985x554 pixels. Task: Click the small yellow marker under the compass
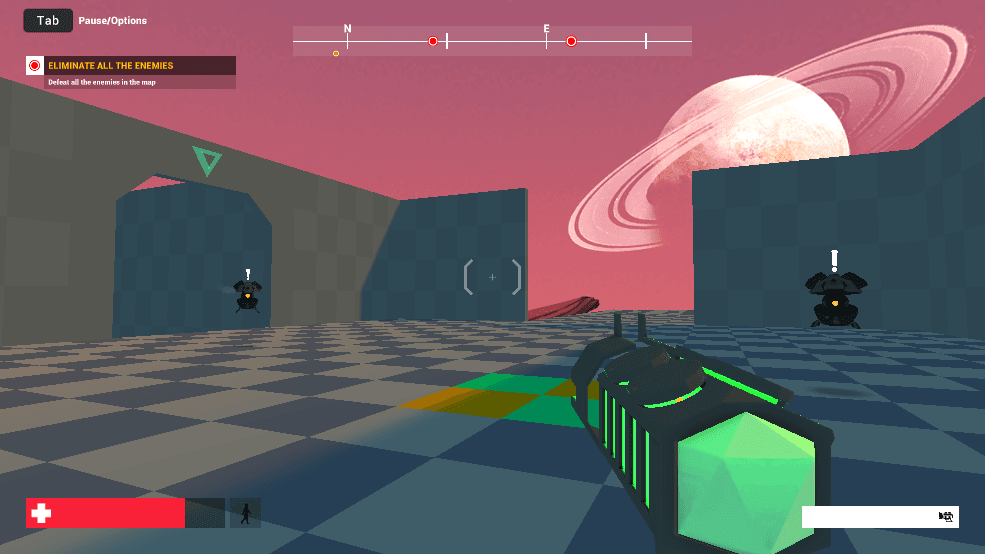[x=336, y=53]
